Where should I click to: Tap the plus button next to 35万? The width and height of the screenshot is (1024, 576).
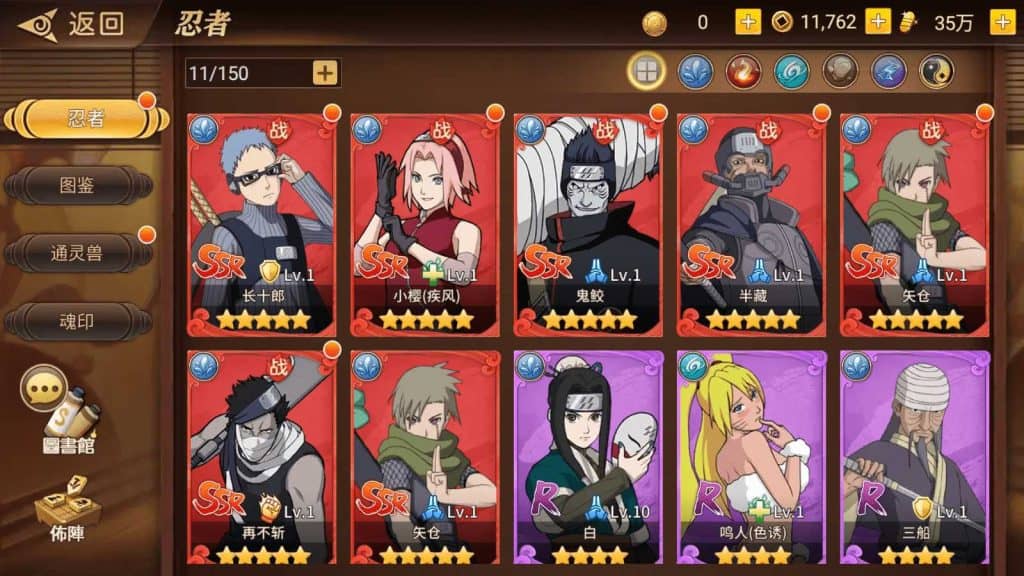pyautogui.click(x=1002, y=22)
